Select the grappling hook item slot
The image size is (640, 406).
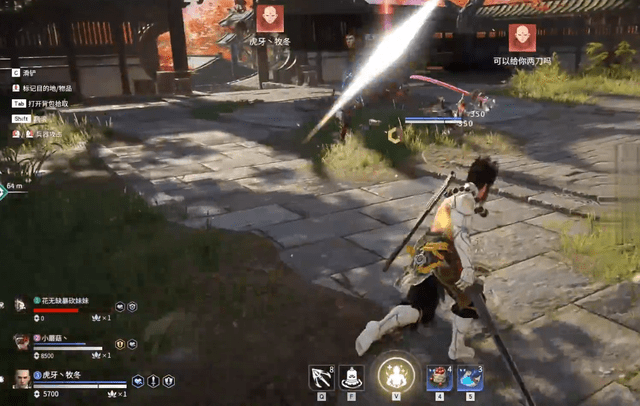point(323,377)
